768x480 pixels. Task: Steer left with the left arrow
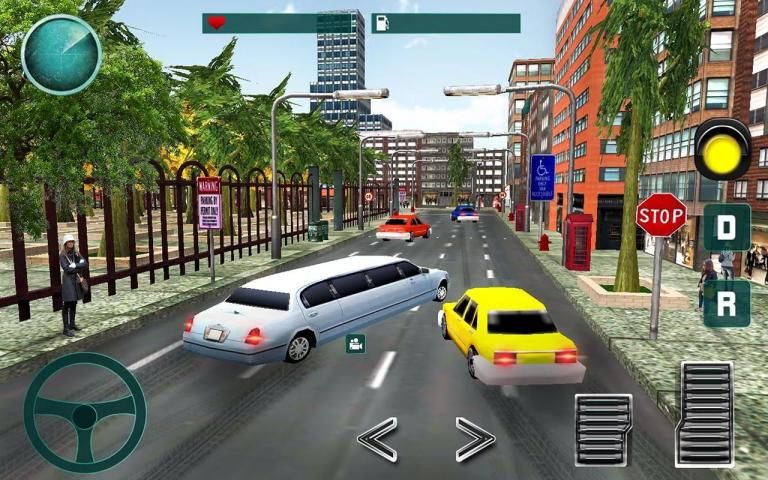coord(377,439)
